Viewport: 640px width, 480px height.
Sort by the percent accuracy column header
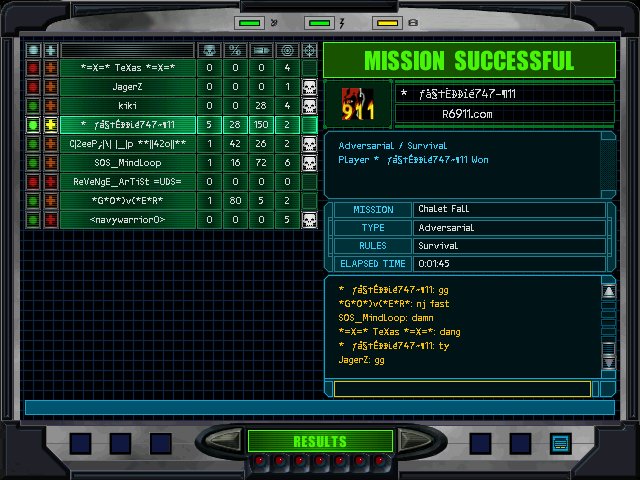pyautogui.click(x=235, y=50)
